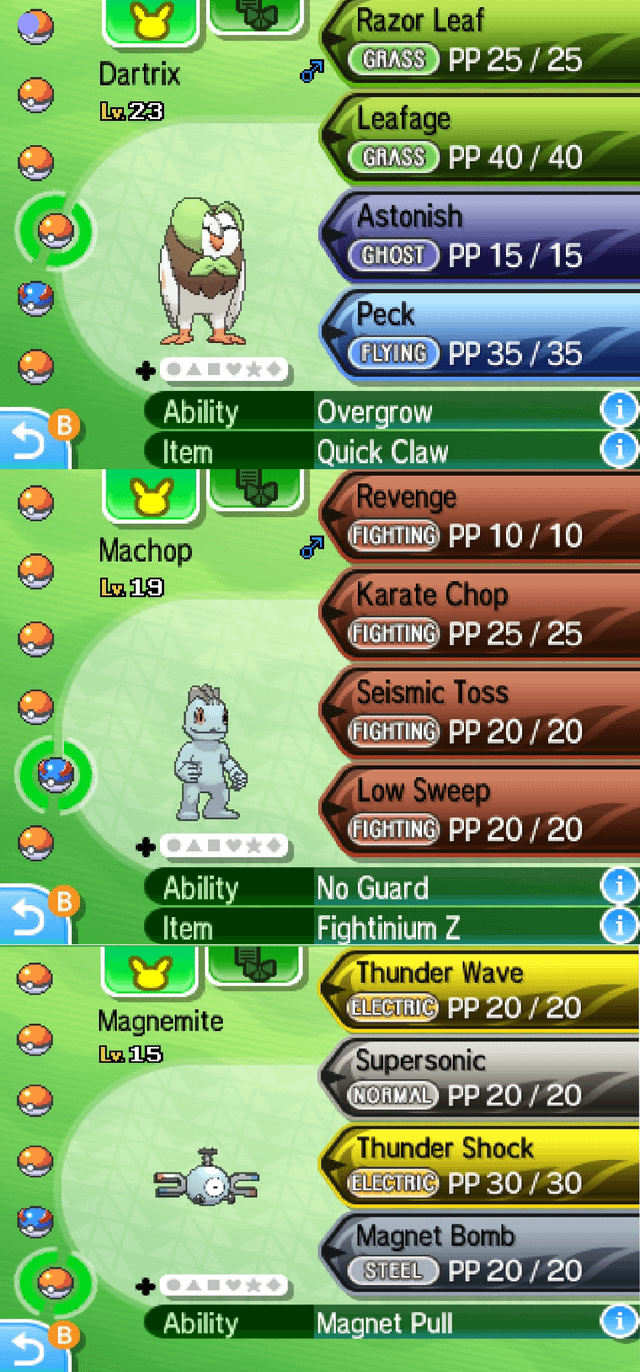Open info for Fightinium Z item
This screenshot has width=640, height=1372.
(619, 926)
